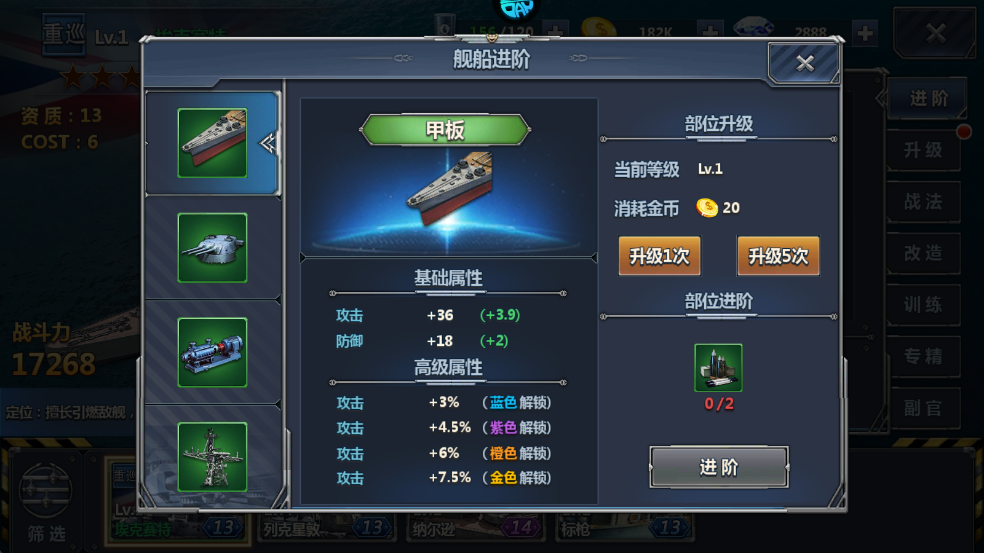Image resolution: width=984 pixels, height=553 pixels.
Task: Open the 改造 refit side menu
Action: [x=923, y=254]
